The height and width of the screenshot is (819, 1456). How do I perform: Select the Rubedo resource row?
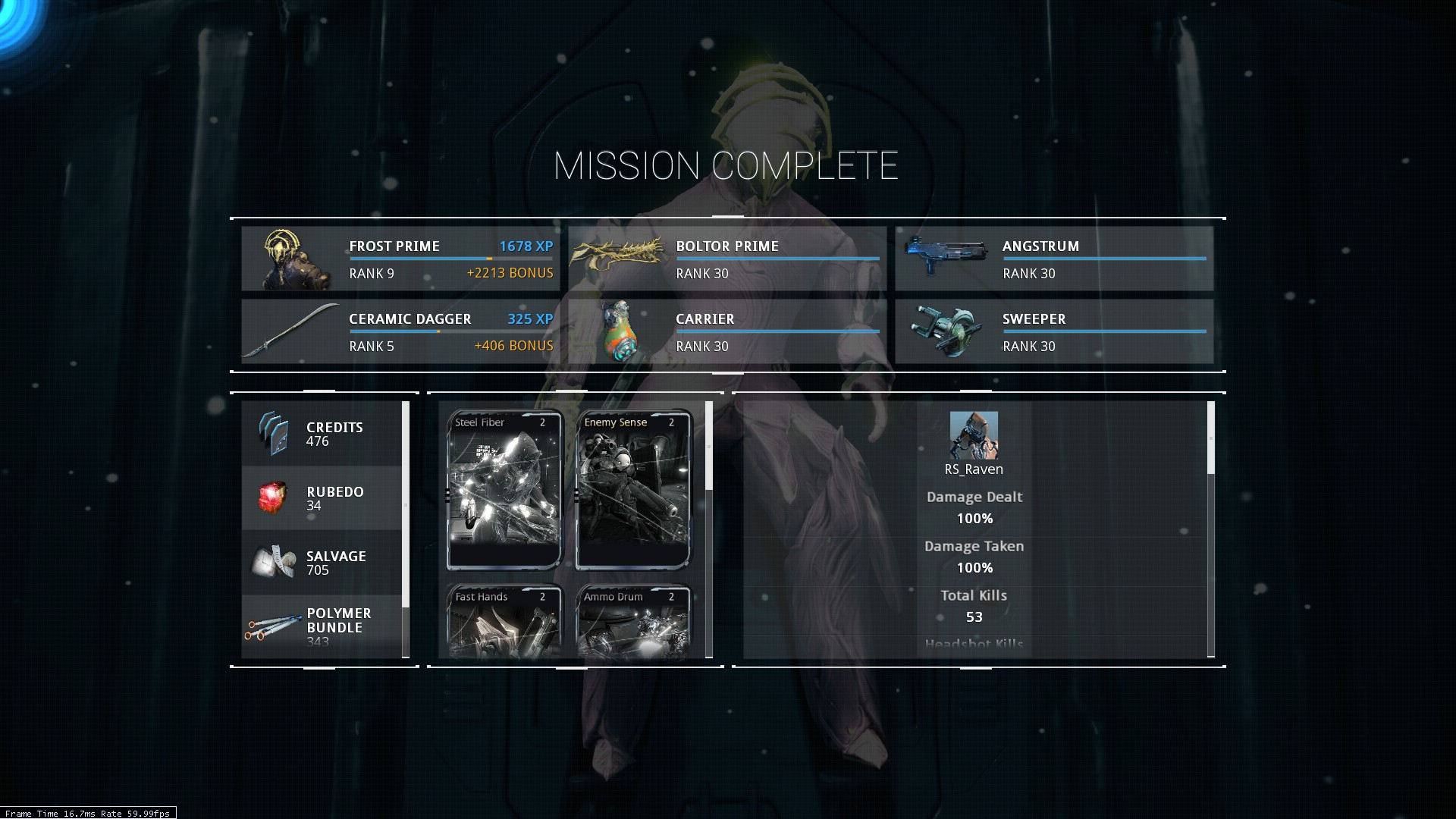click(x=322, y=498)
